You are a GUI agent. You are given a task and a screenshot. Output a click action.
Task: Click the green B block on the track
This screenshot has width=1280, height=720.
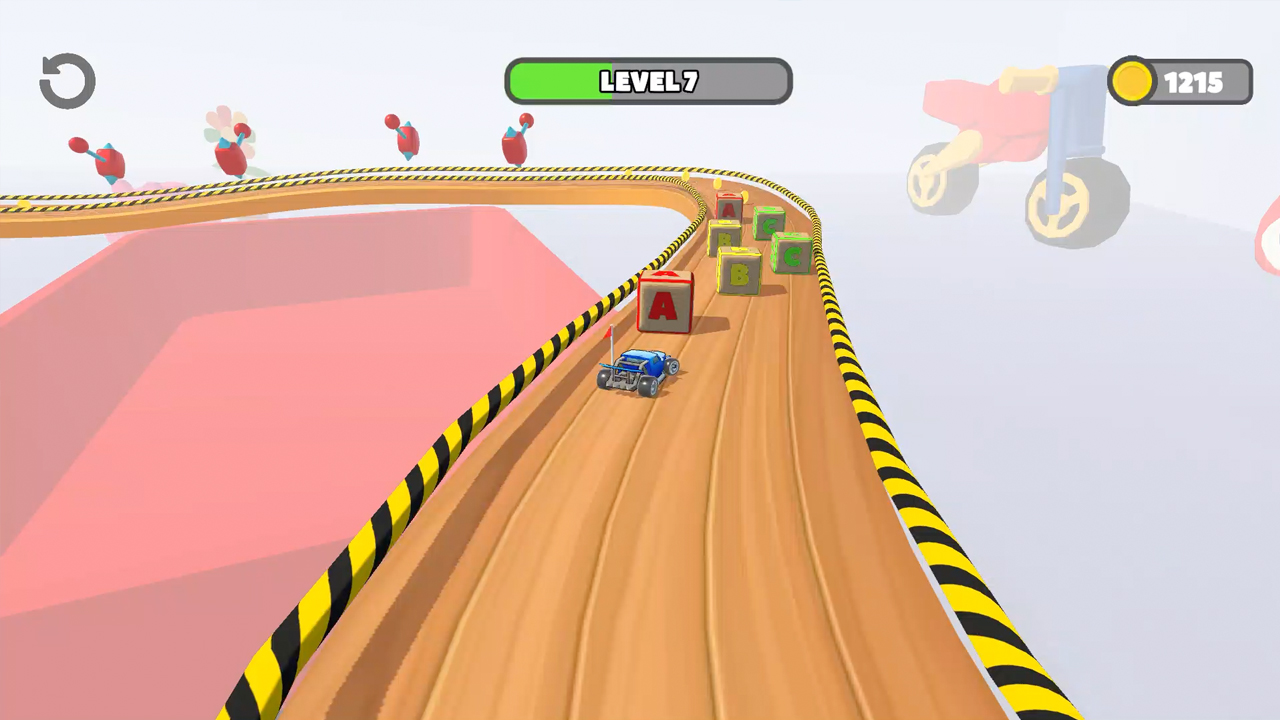click(x=738, y=268)
